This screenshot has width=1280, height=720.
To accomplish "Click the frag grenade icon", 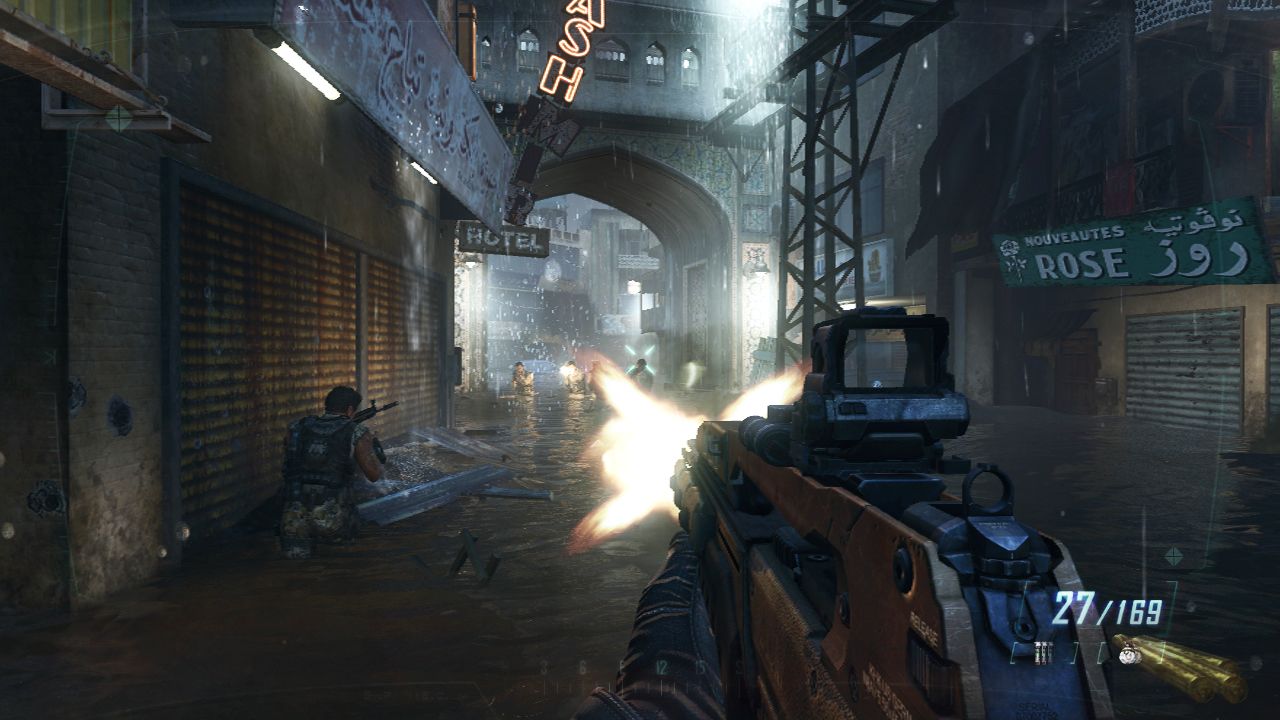I will pyautogui.click(x=1127, y=654).
